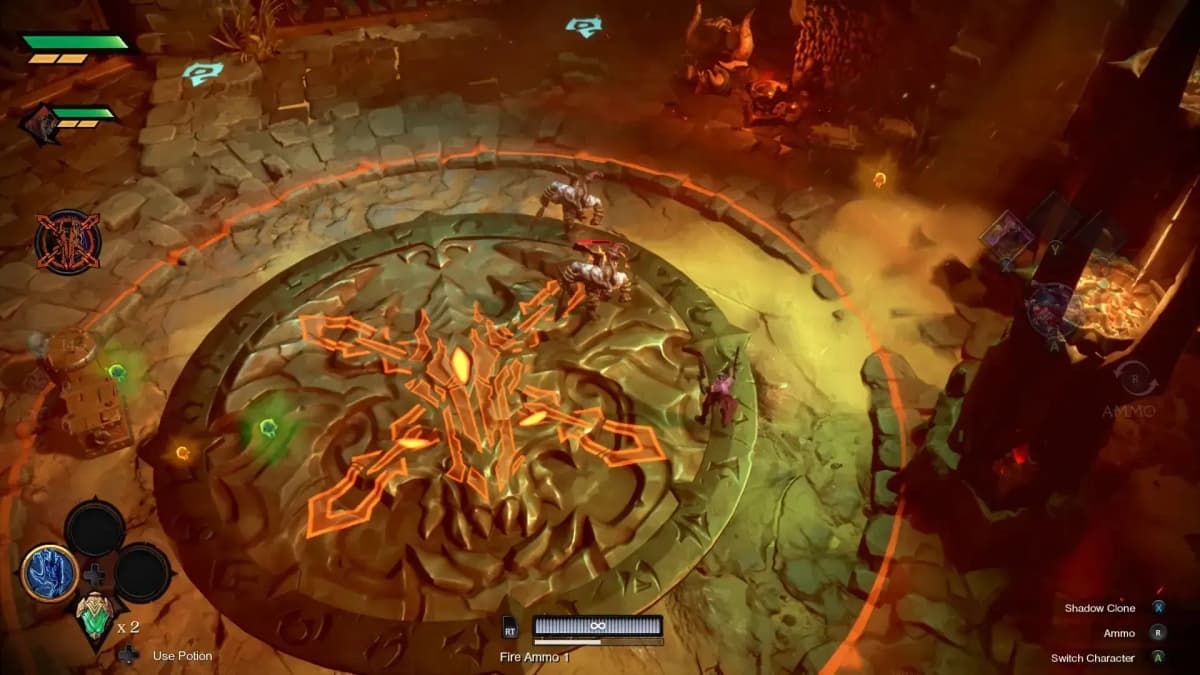Viewport: 1200px width, 675px height.
Task: Click the Ammo swap arrows icon
Action: (x=1135, y=380)
